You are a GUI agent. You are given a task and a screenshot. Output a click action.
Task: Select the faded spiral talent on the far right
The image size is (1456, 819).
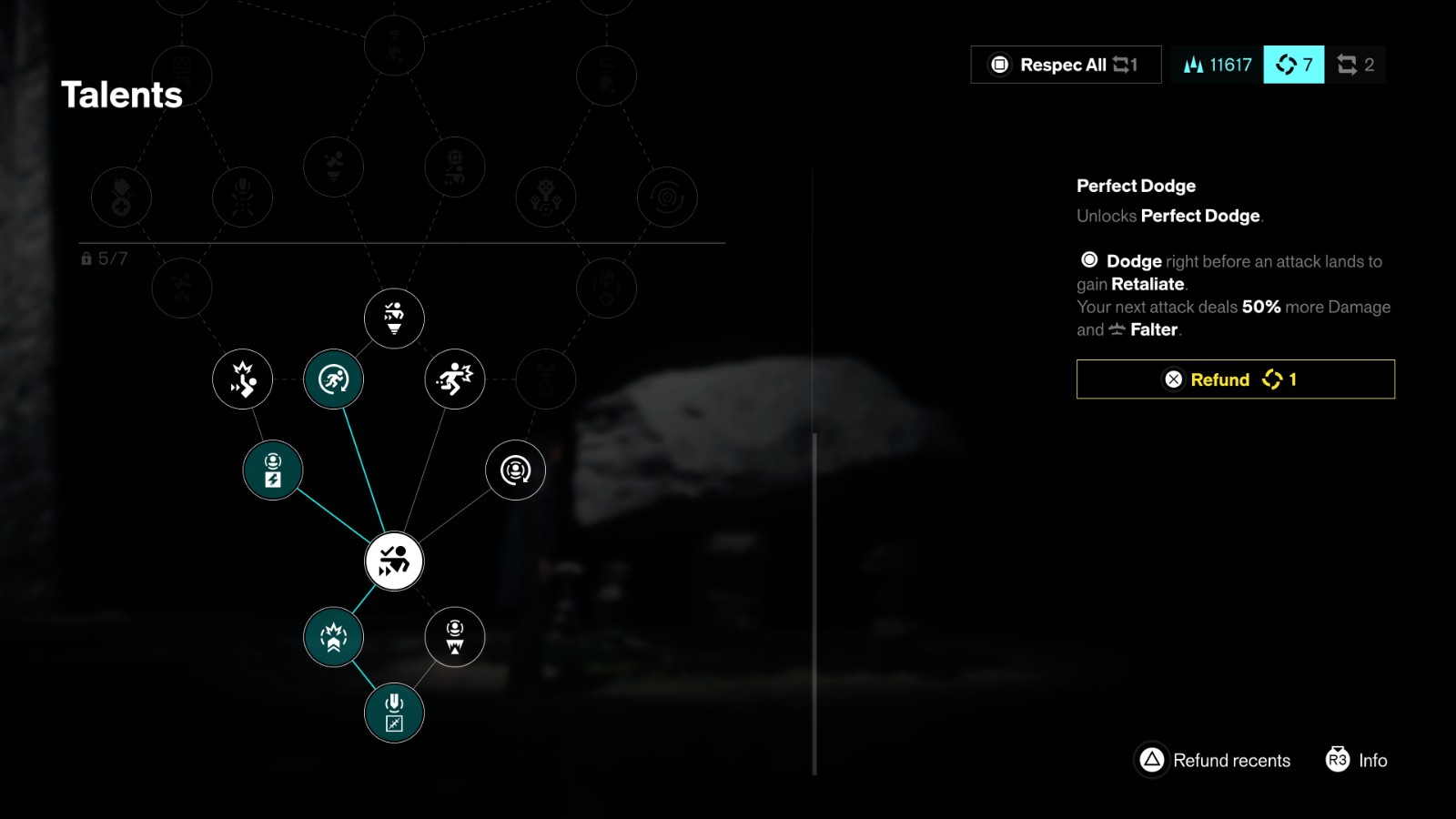[x=668, y=196]
